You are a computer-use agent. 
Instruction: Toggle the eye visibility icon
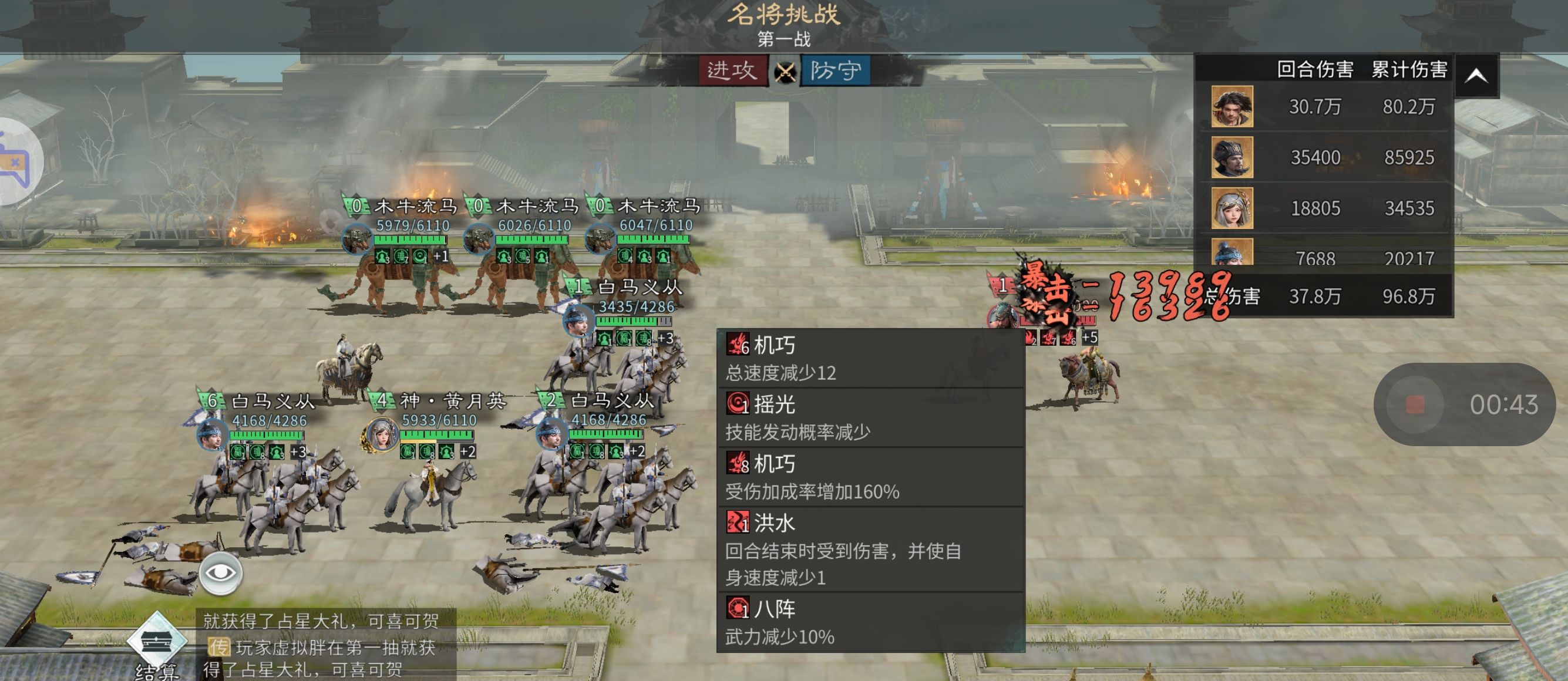point(220,572)
